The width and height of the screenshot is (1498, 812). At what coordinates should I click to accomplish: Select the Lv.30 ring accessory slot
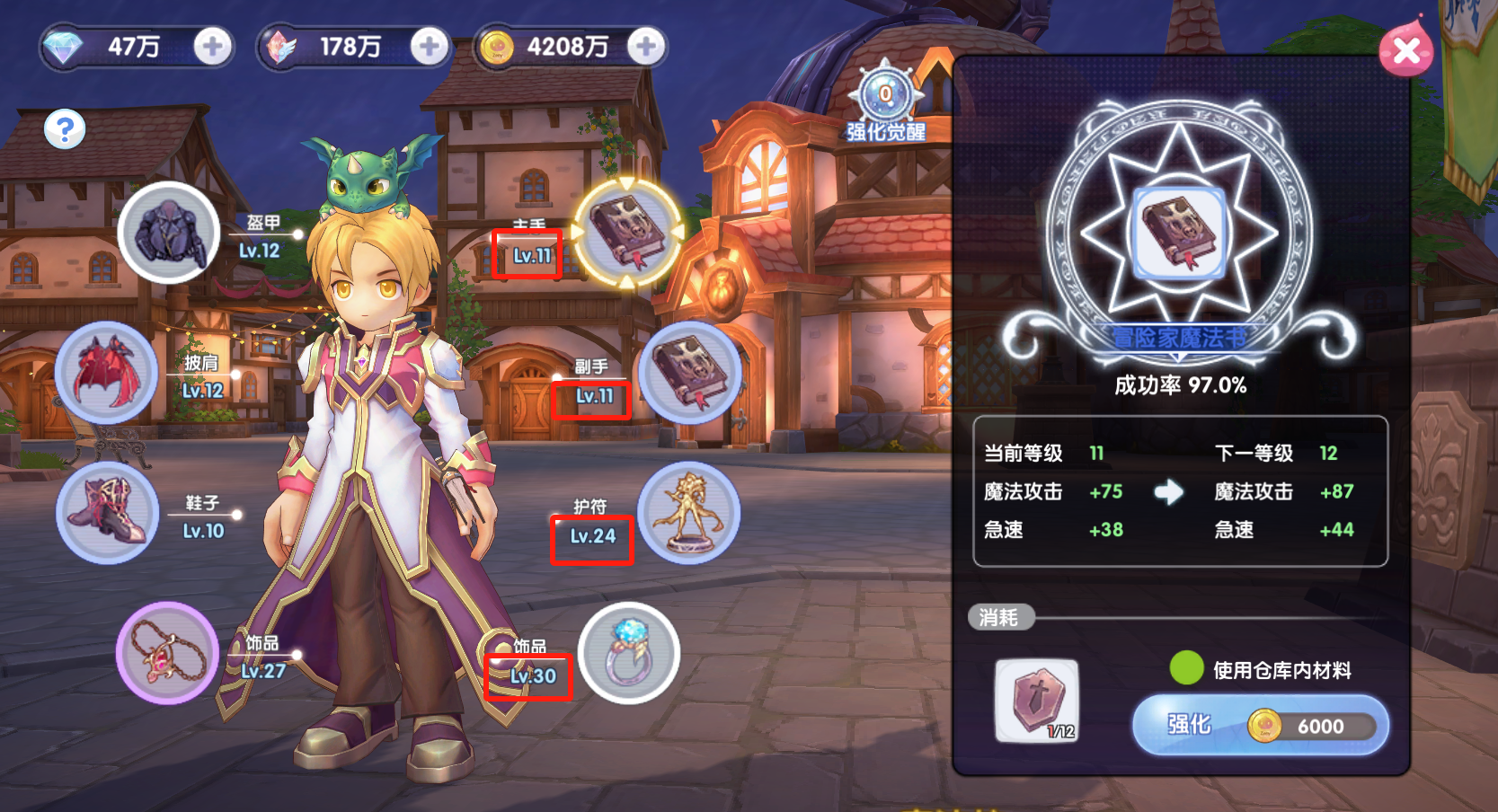coord(628,653)
